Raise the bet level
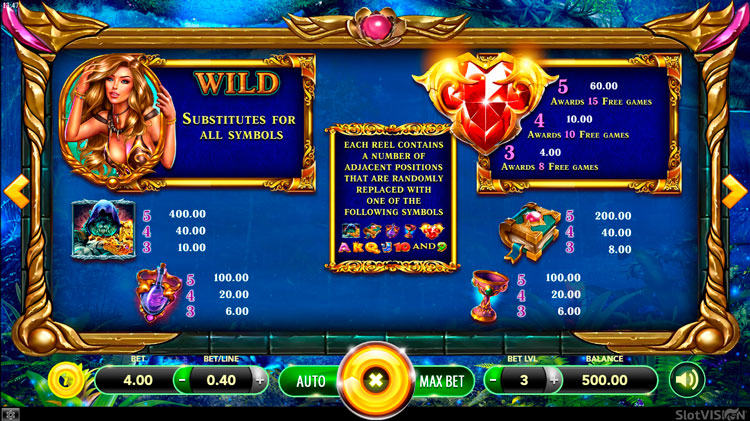The height and width of the screenshot is (421, 750). [x=553, y=381]
